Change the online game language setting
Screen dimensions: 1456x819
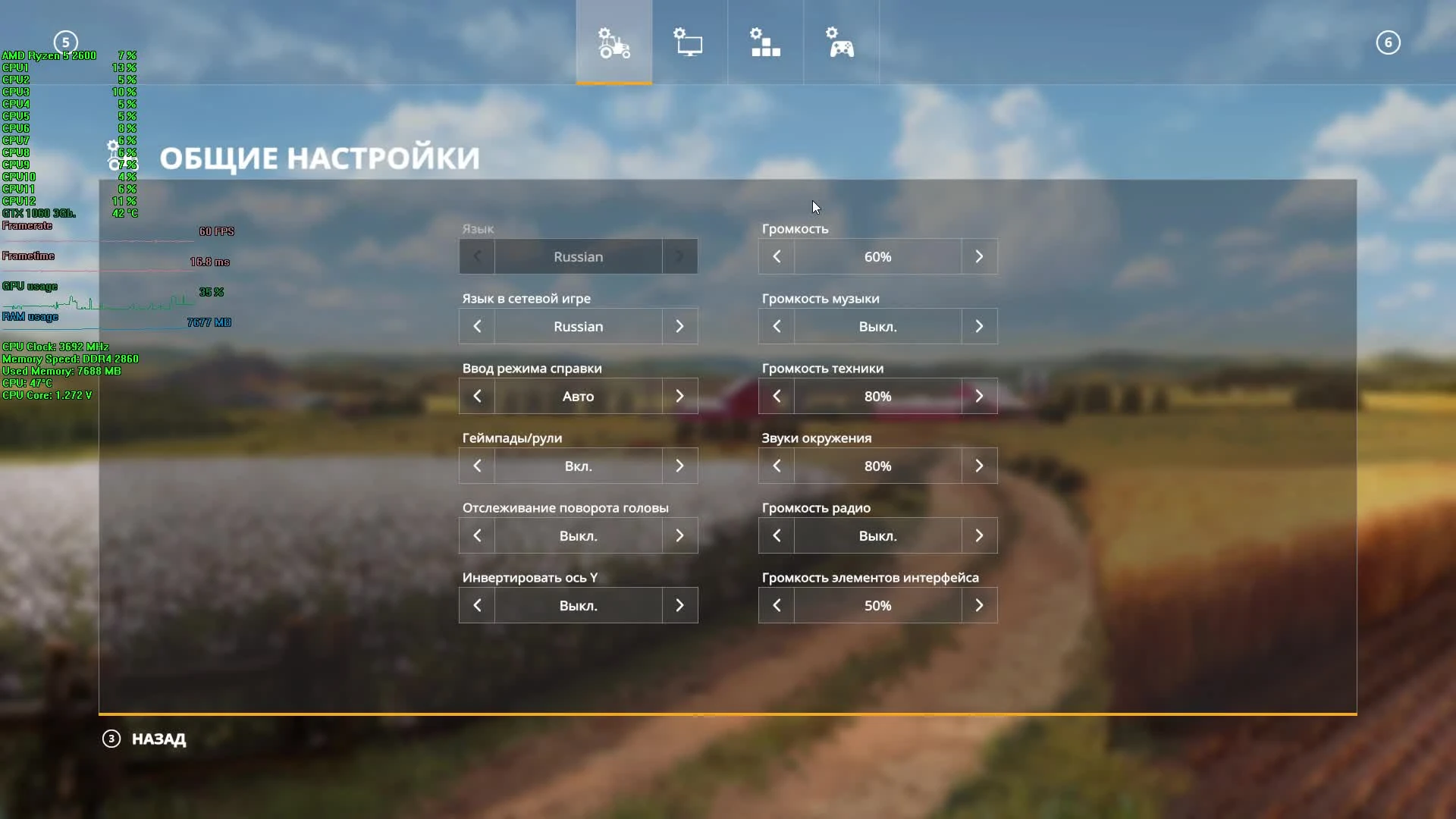pyautogui.click(x=679, y=326)
